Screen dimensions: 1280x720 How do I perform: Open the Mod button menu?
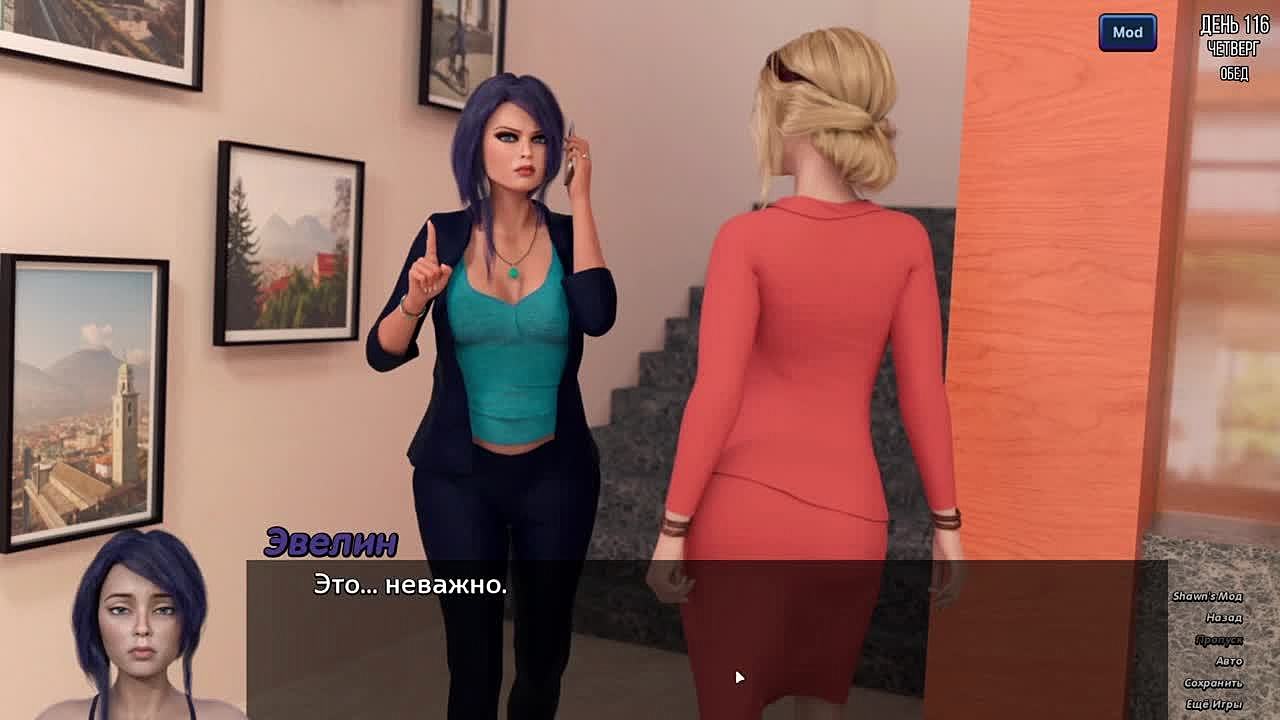(x=1127, y=32)
